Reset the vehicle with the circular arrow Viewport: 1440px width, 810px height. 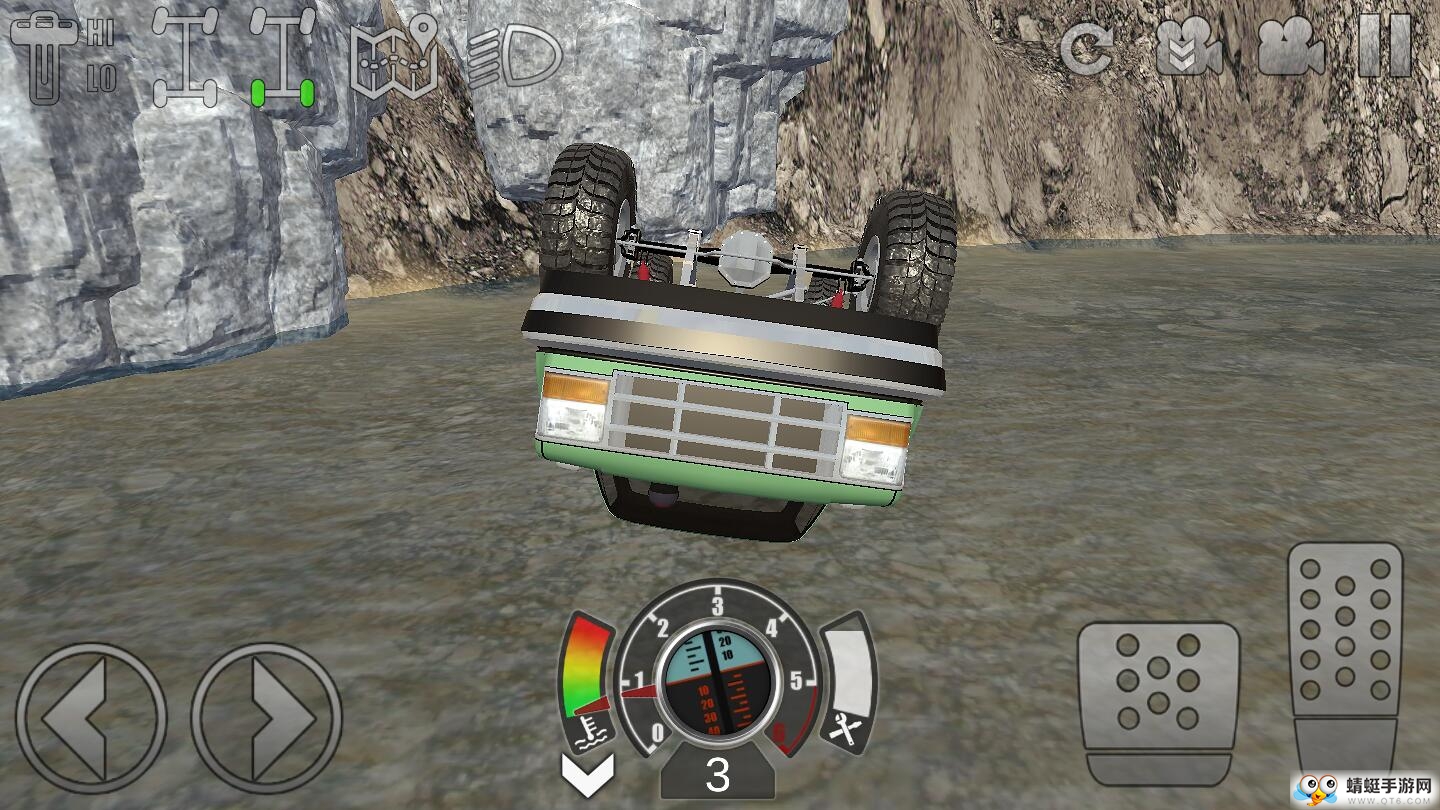tap(1086, 47)
